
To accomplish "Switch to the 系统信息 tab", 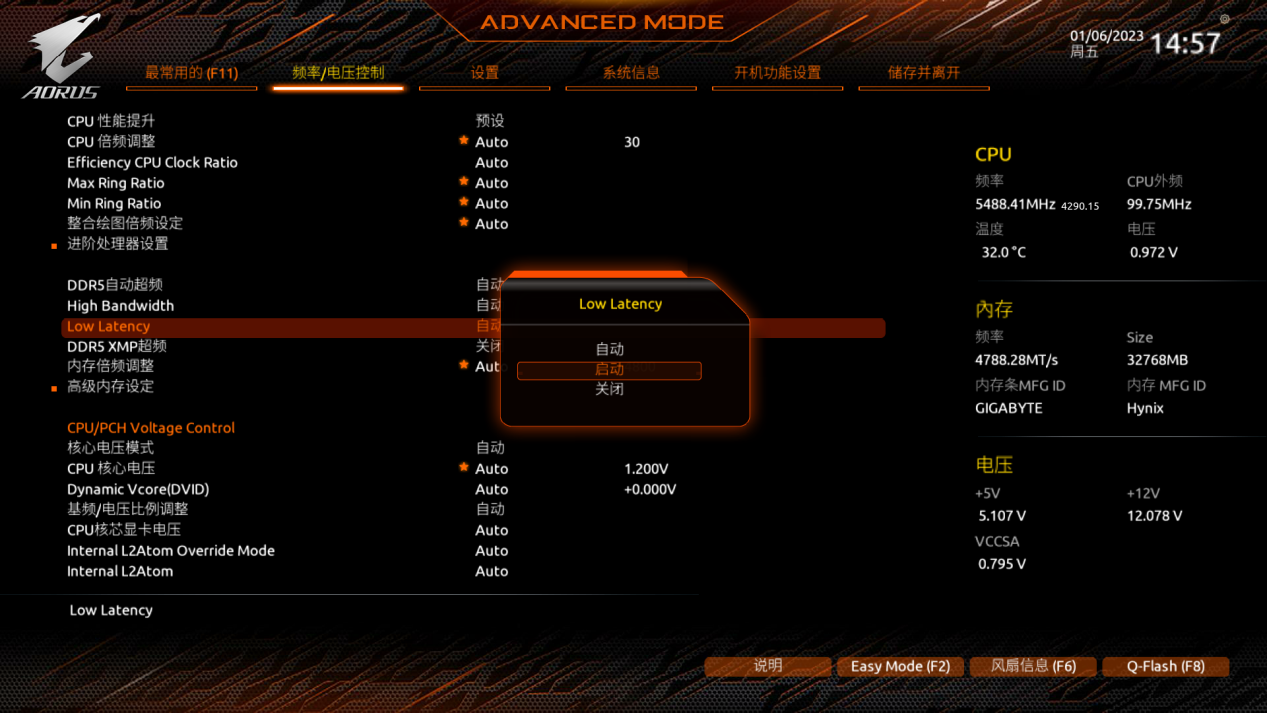I will point(630,73).
